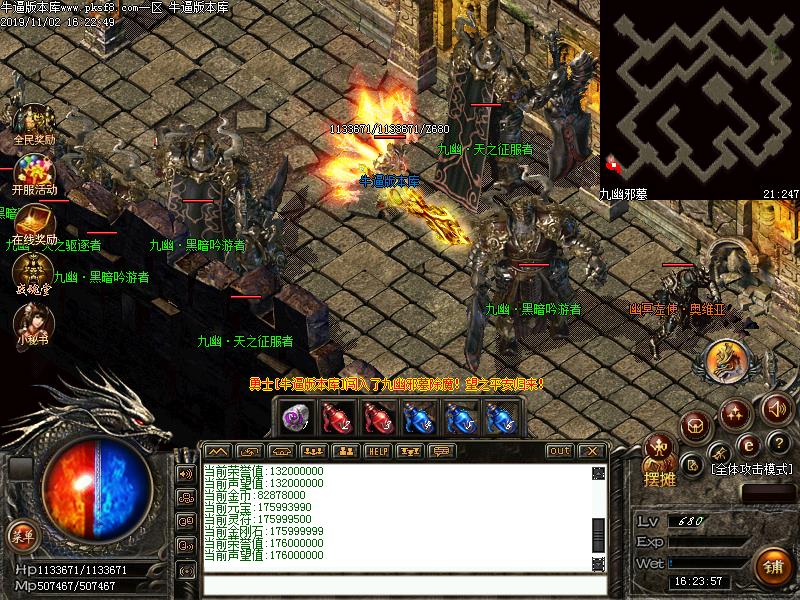Open help with the question mark button
Screen dimensions: 800x600
click(780, 443)
